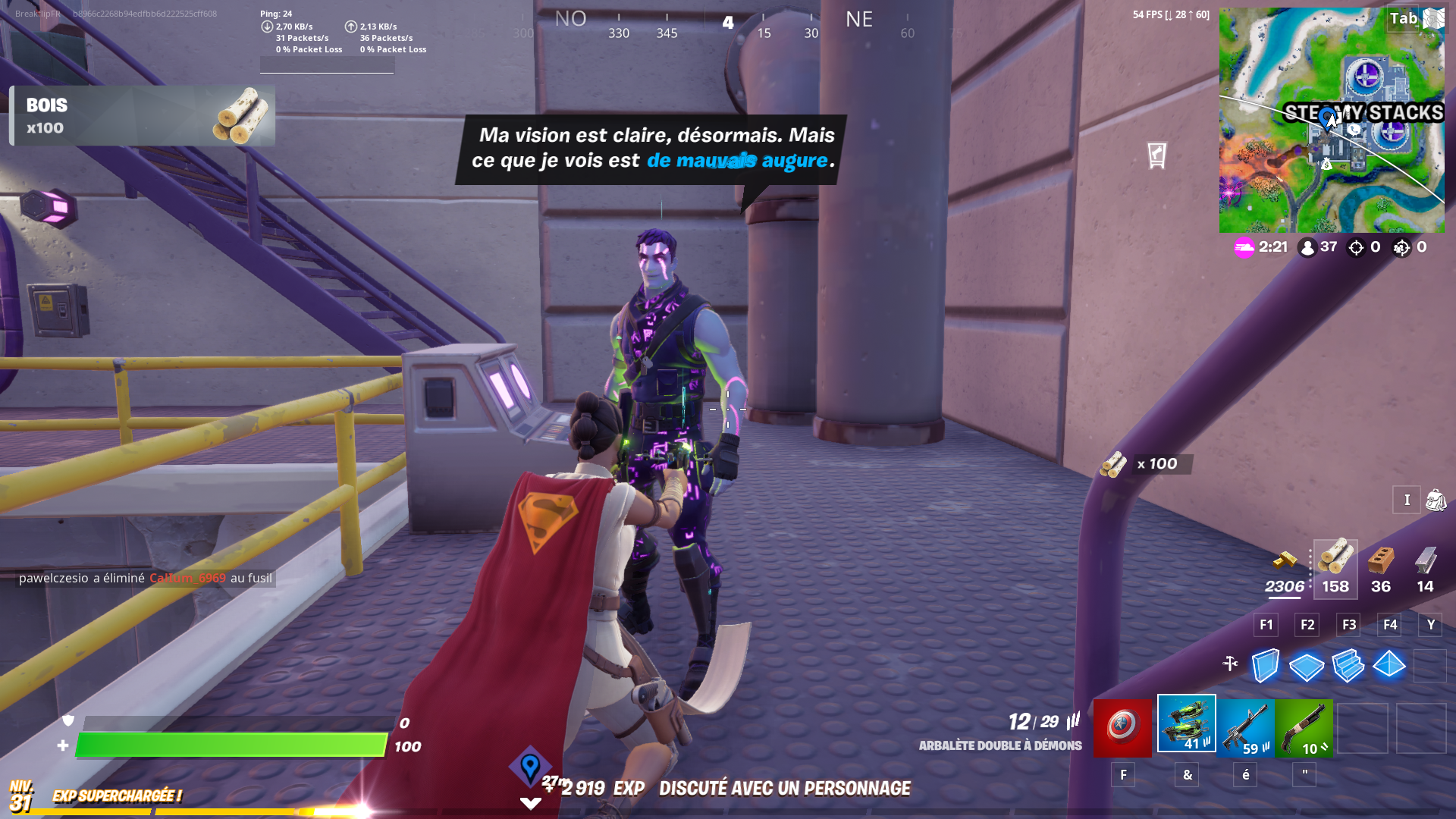Open the full map via Tab button
Viewport: 1456px width, 819px height.
pos(1401,19)
